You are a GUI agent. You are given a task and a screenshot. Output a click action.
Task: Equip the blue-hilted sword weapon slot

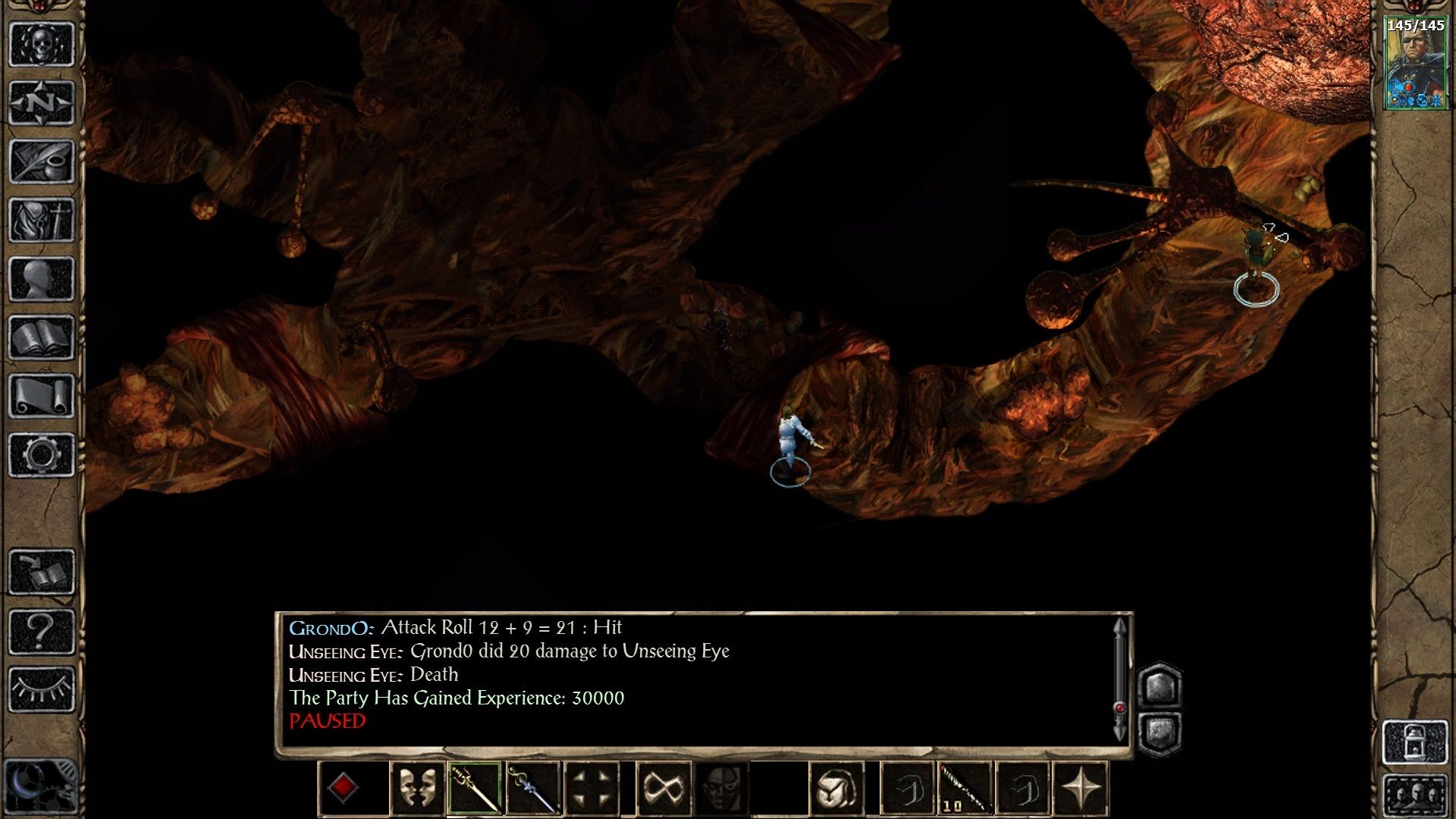pos(533,789)
